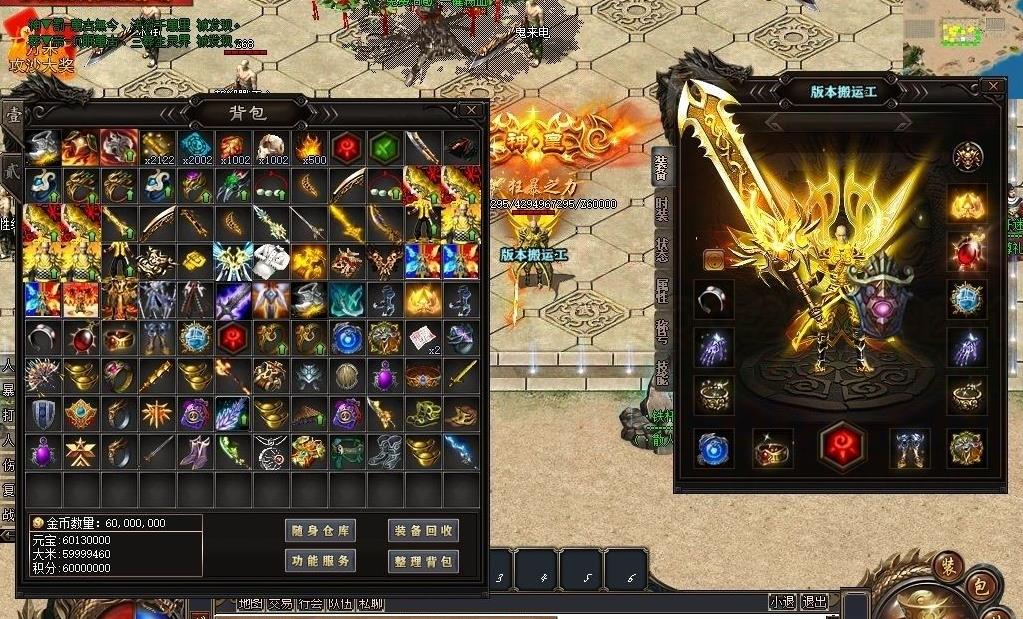Screen dimensions: 1023x619
Task: Open the 行会 guild chat tab
Action: (311, 604)
